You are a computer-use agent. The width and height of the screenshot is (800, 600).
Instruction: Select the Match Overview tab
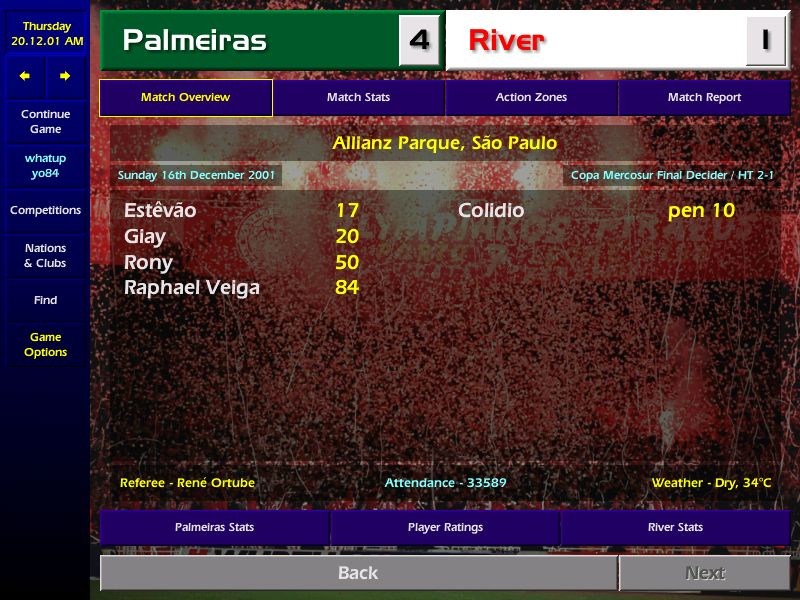coord(186,98)
